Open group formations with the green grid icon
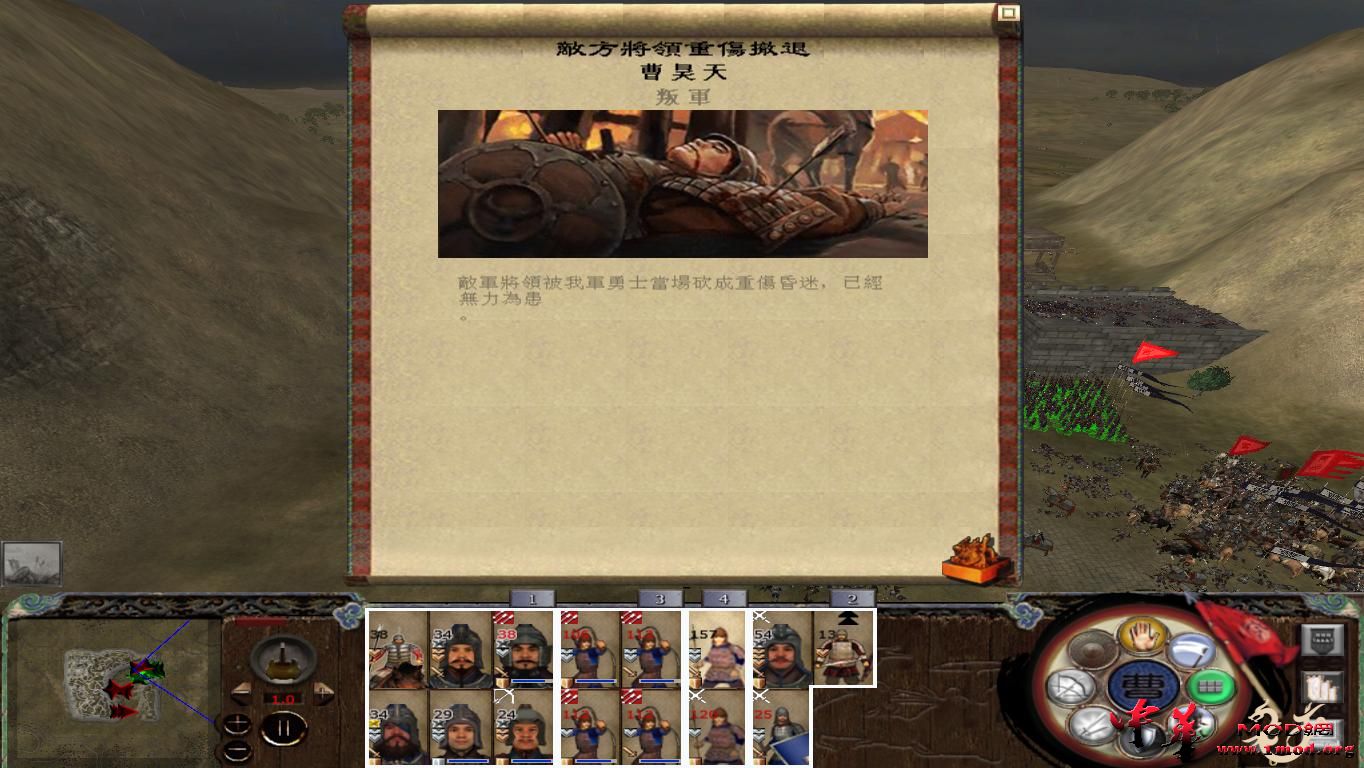The image size is (1364, 768). (x=1210, y=686)
